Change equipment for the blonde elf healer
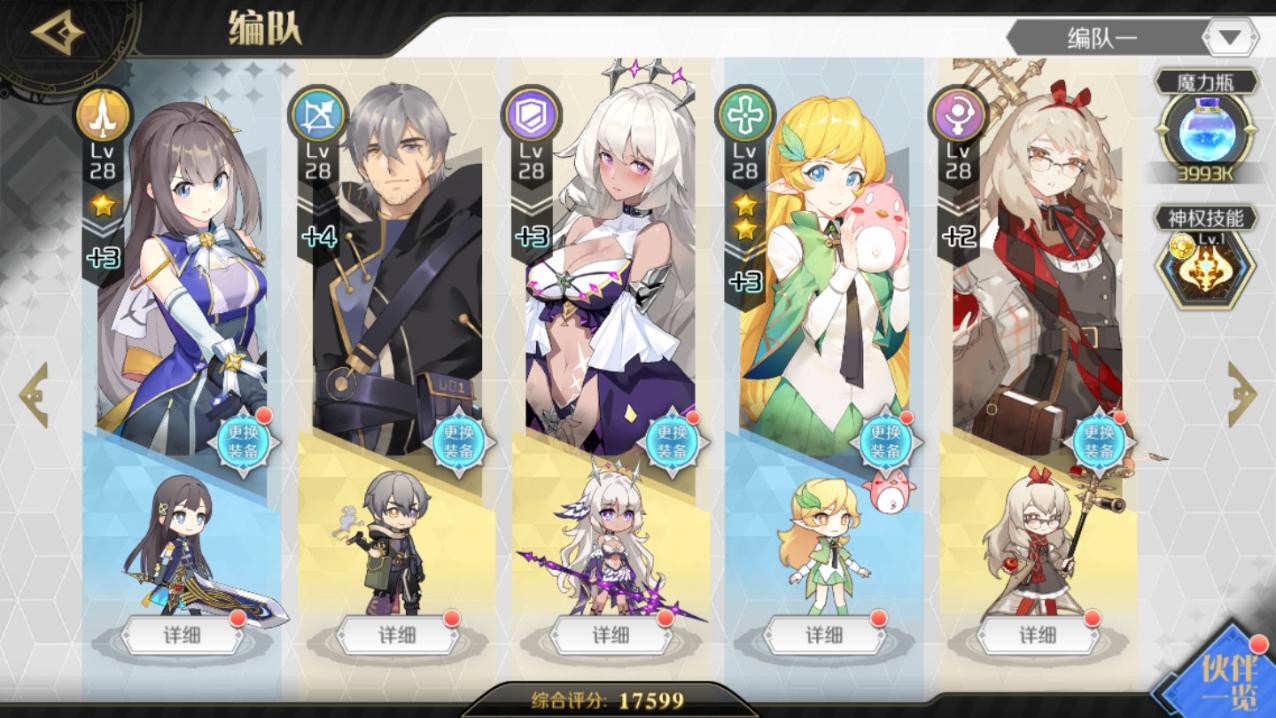1276x718 pixels. (886, 441)
